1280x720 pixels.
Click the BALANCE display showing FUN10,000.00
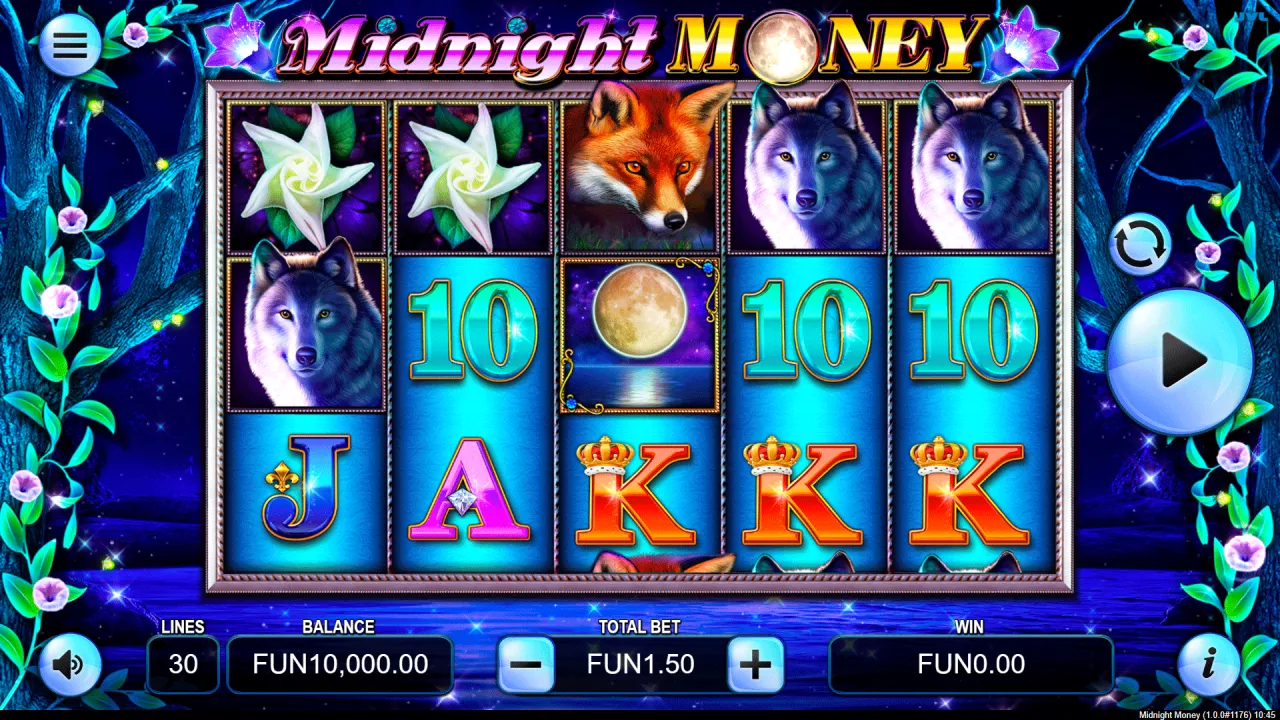[x=339, y=664]
